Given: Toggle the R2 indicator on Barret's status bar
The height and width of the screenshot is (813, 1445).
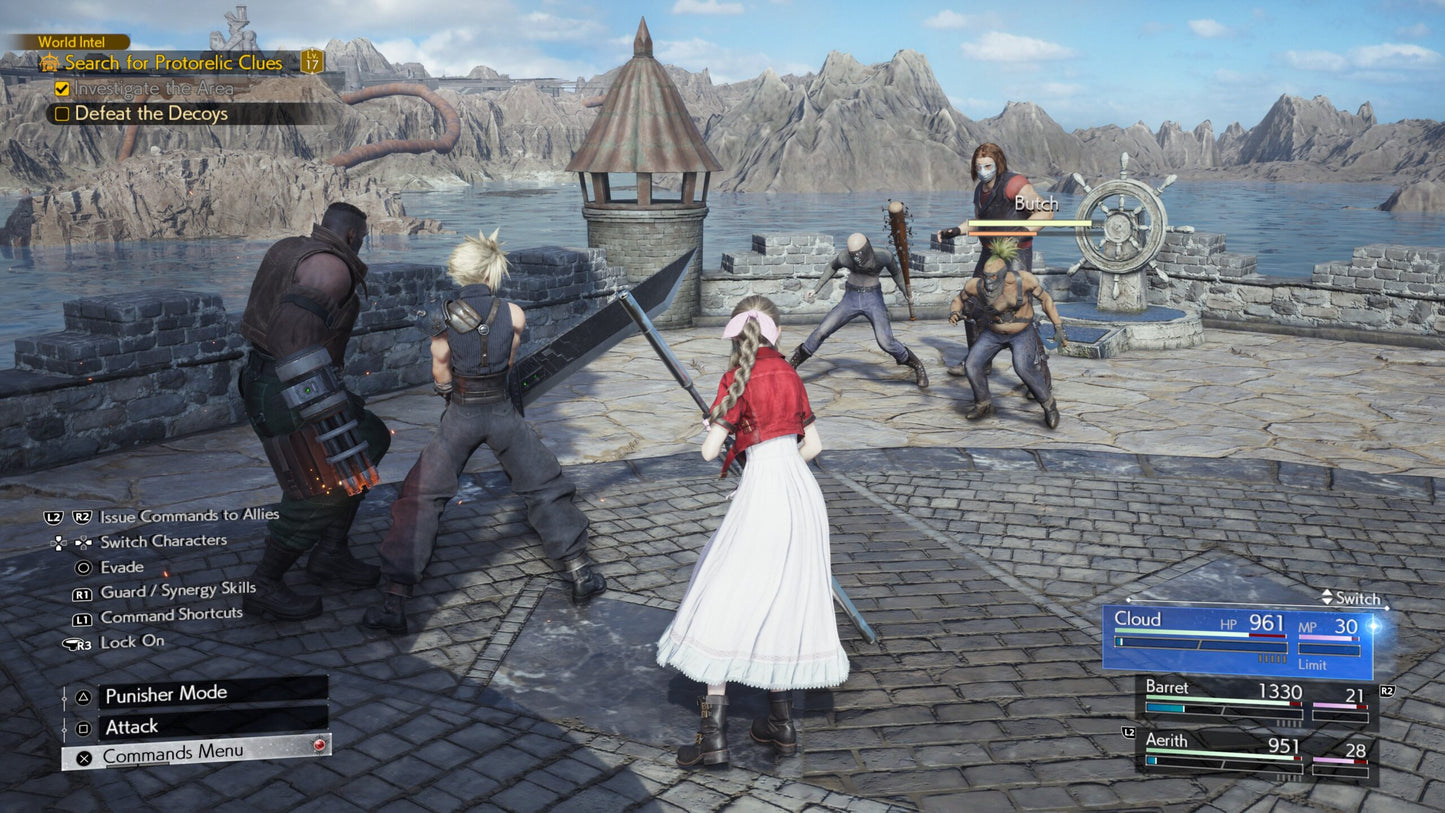Looking at the screenshot, I should 1388,689.
